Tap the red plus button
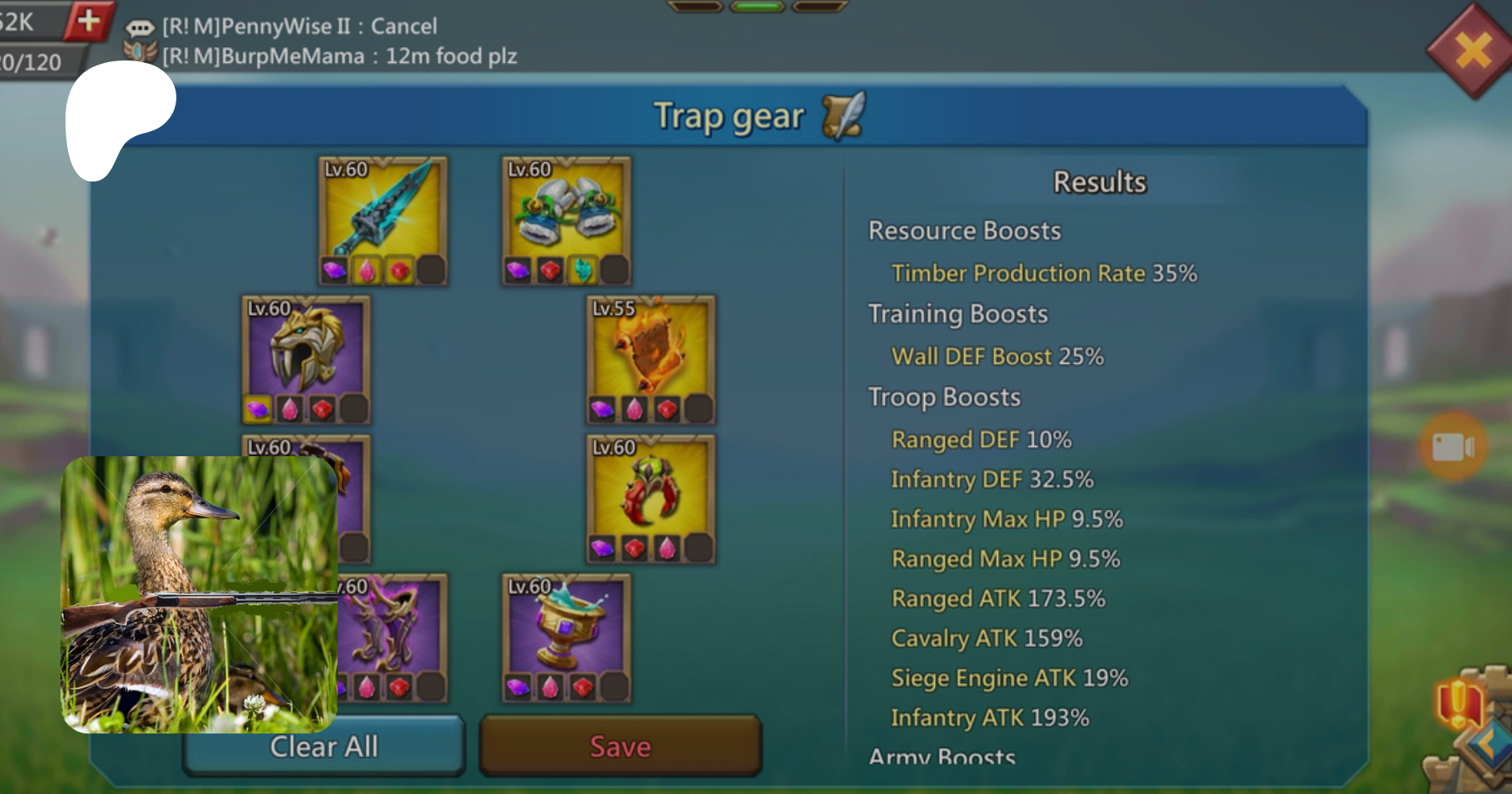 tap(88, 19)
